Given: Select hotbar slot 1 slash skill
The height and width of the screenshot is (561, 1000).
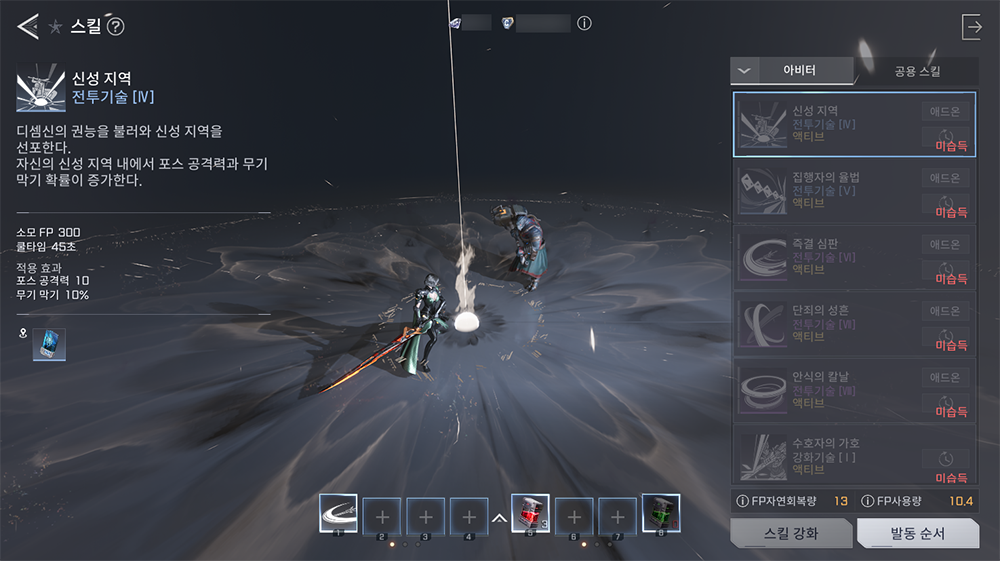Looking at the screenshot, I should point(338,515).
